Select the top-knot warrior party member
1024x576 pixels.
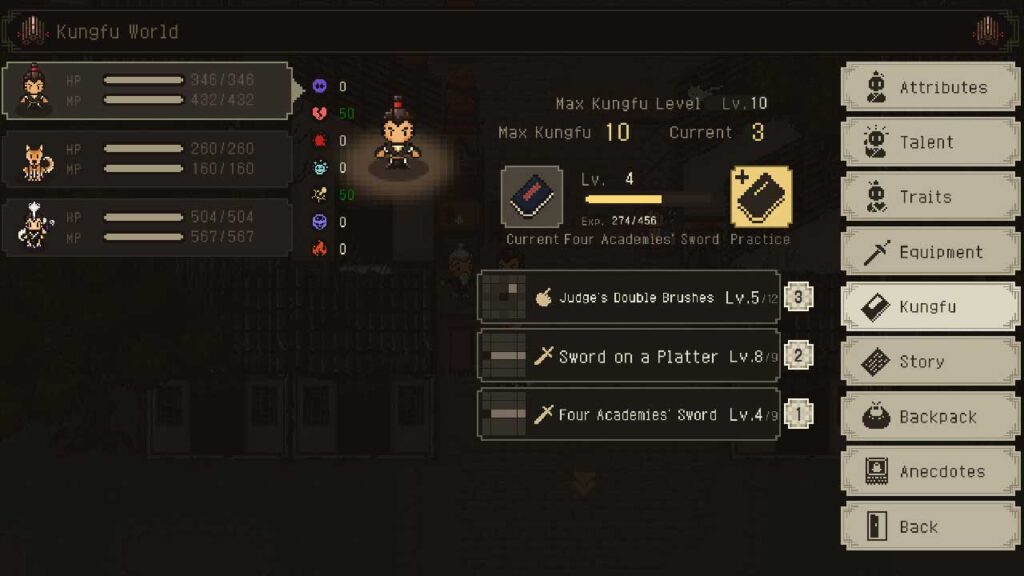(x=146, y=90)
